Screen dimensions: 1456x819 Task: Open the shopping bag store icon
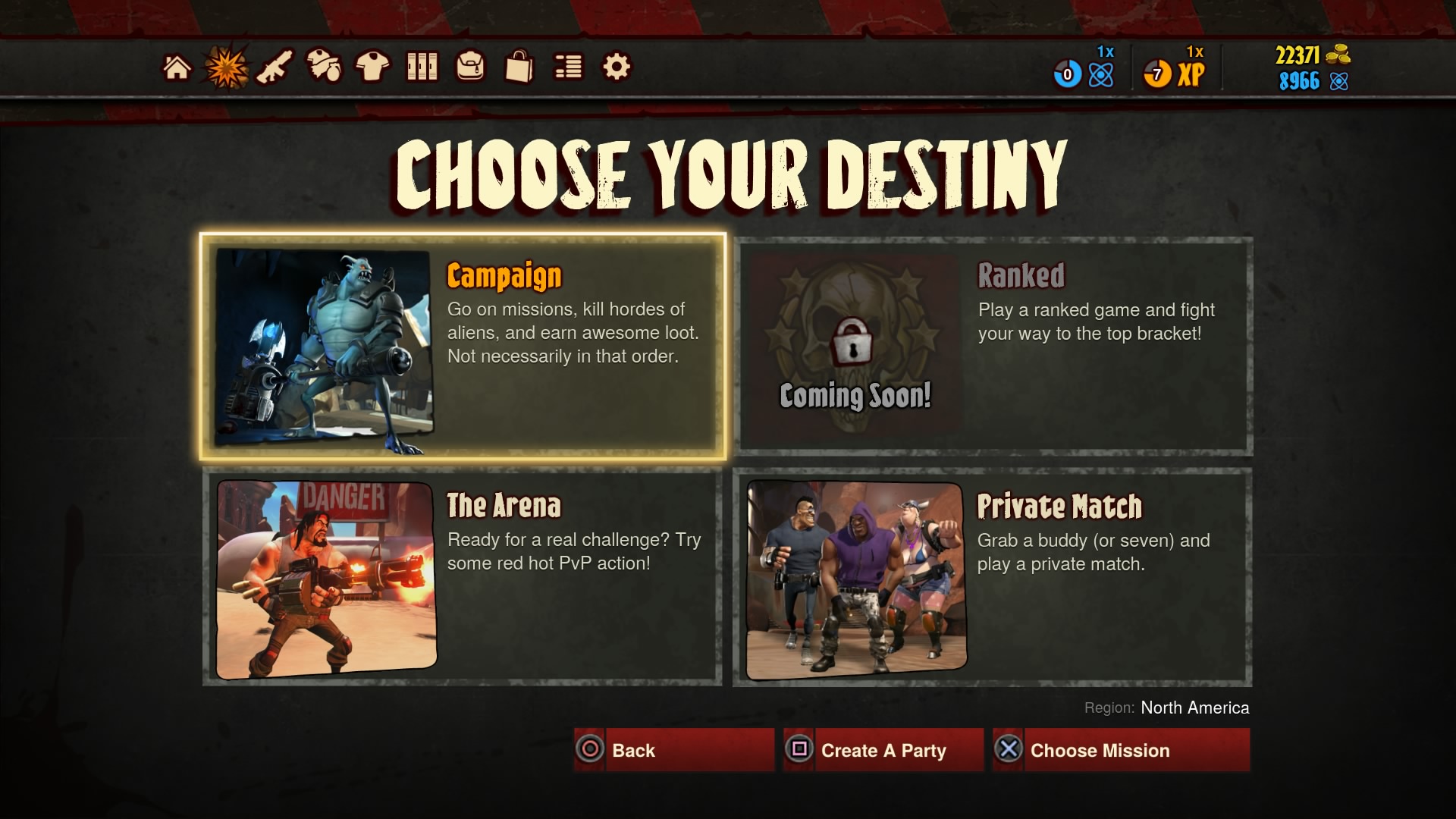pyautogui.click(x=519, y=67)
